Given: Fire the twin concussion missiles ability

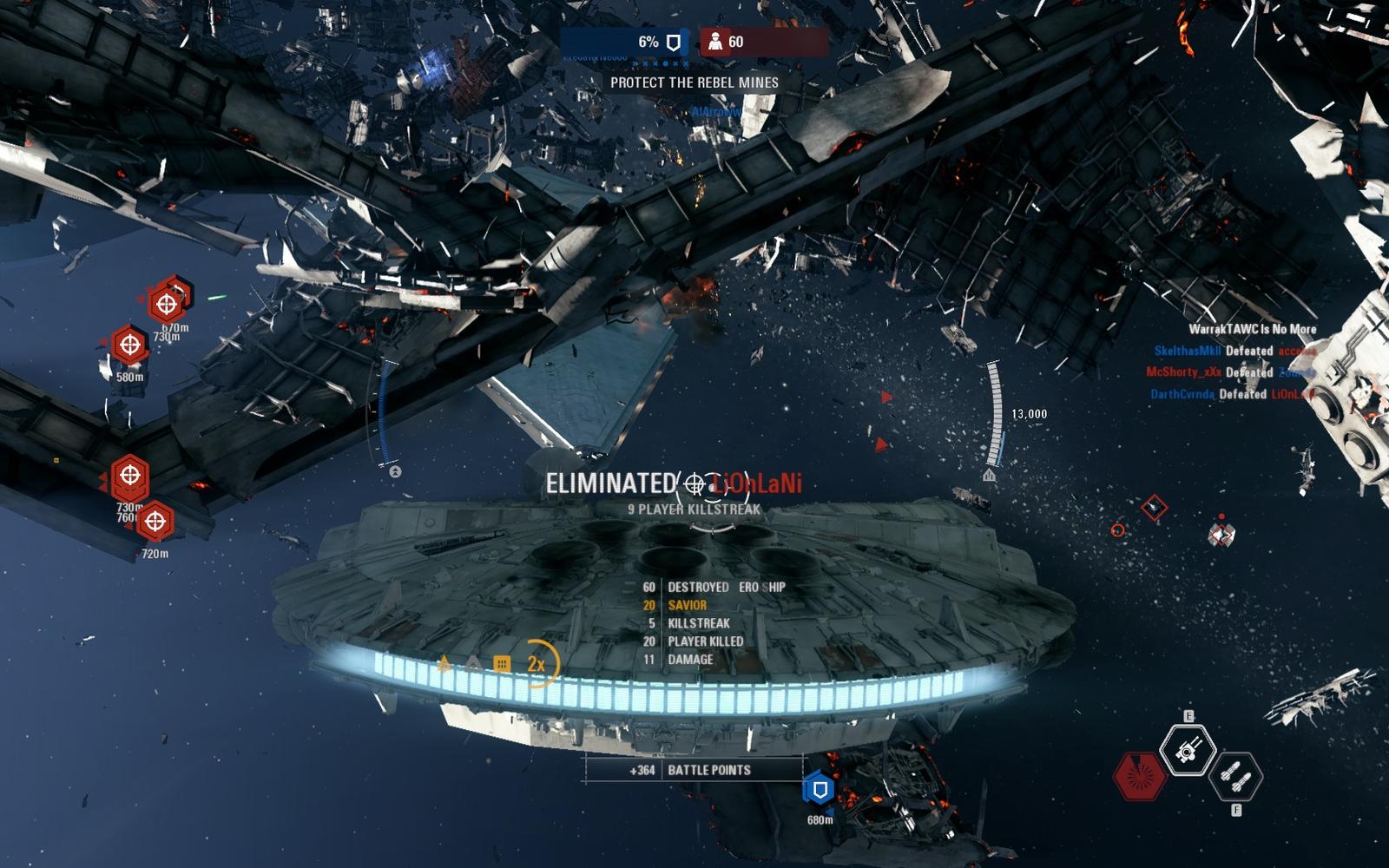Looking at the screenshot, I should point(1234,774).
